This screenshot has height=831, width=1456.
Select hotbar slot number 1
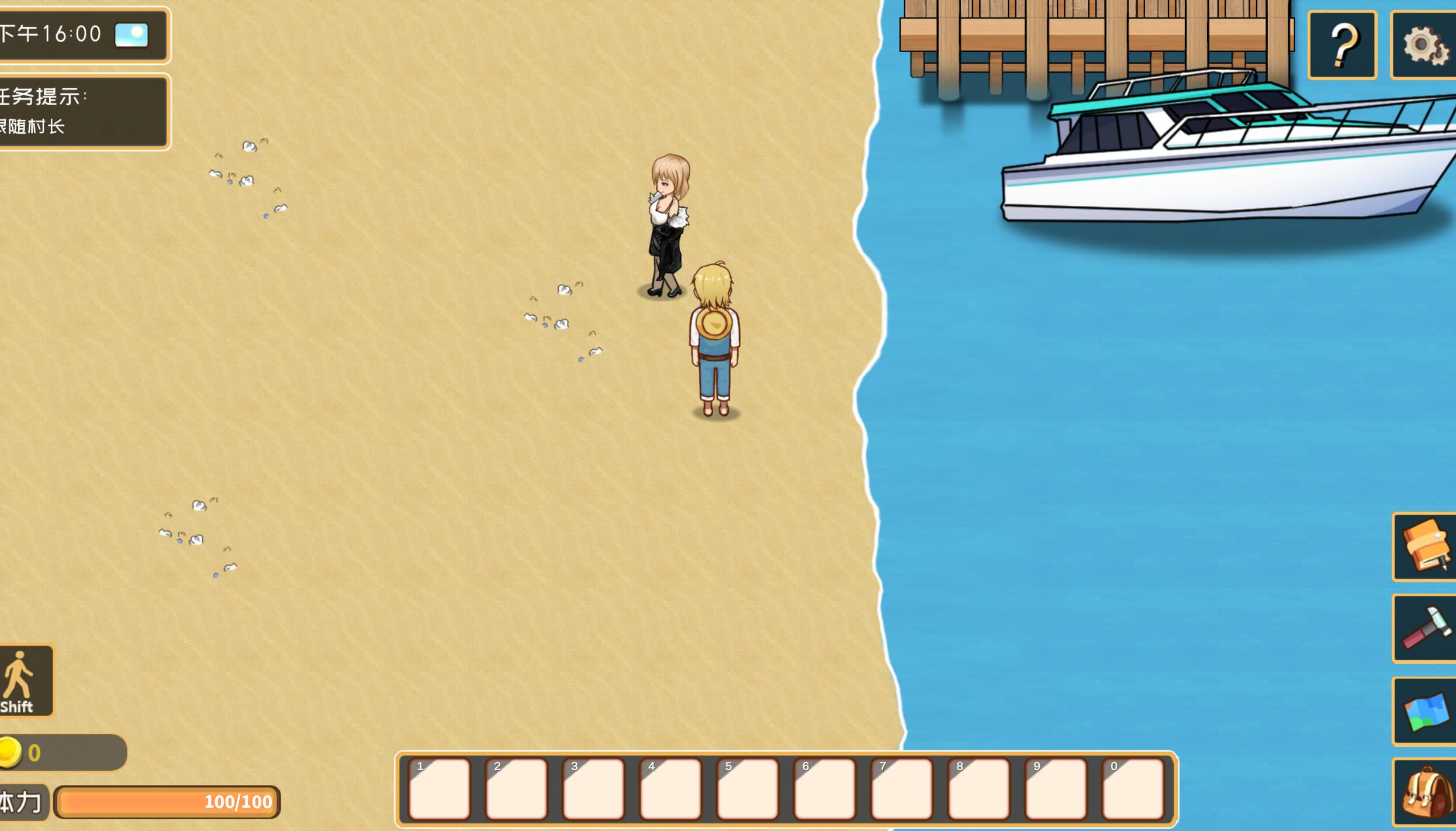click(440, 788)
